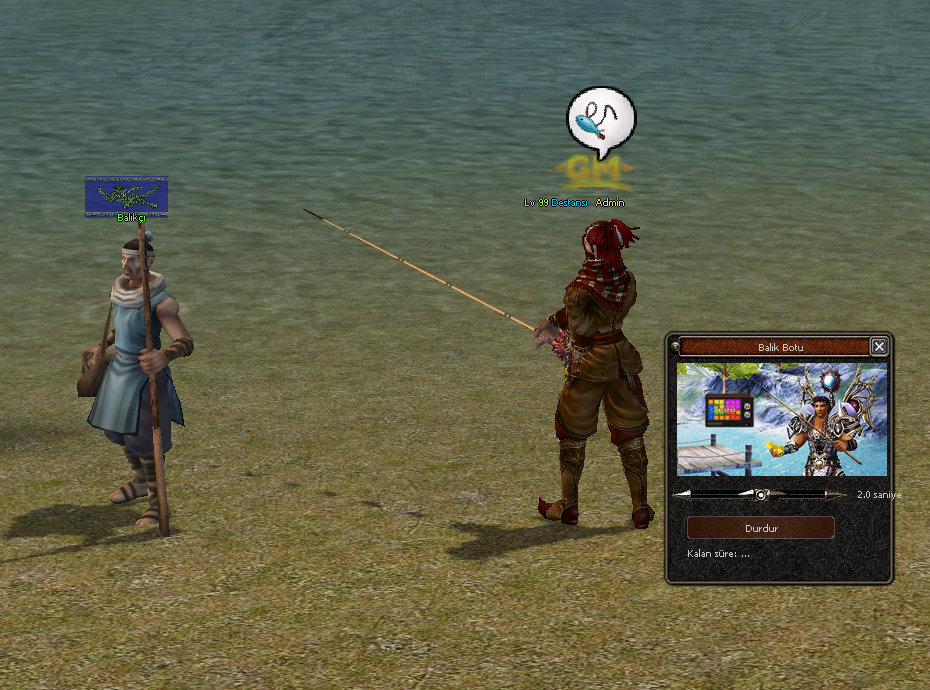Click the delay slider handle in Balık Botu
930x690 pixels.
tap(761, 494)
